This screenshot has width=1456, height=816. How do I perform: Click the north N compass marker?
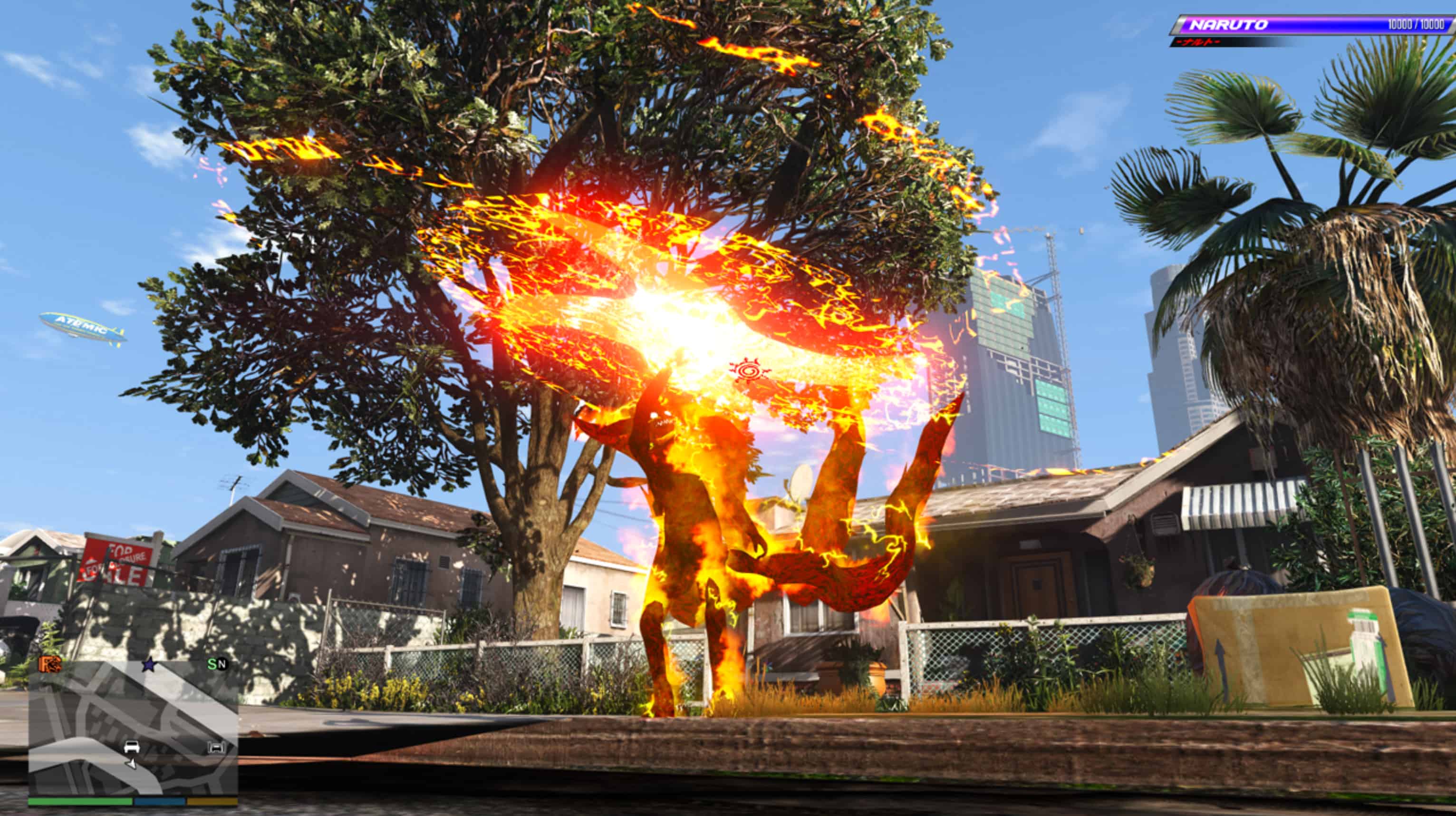pos(222,664)
